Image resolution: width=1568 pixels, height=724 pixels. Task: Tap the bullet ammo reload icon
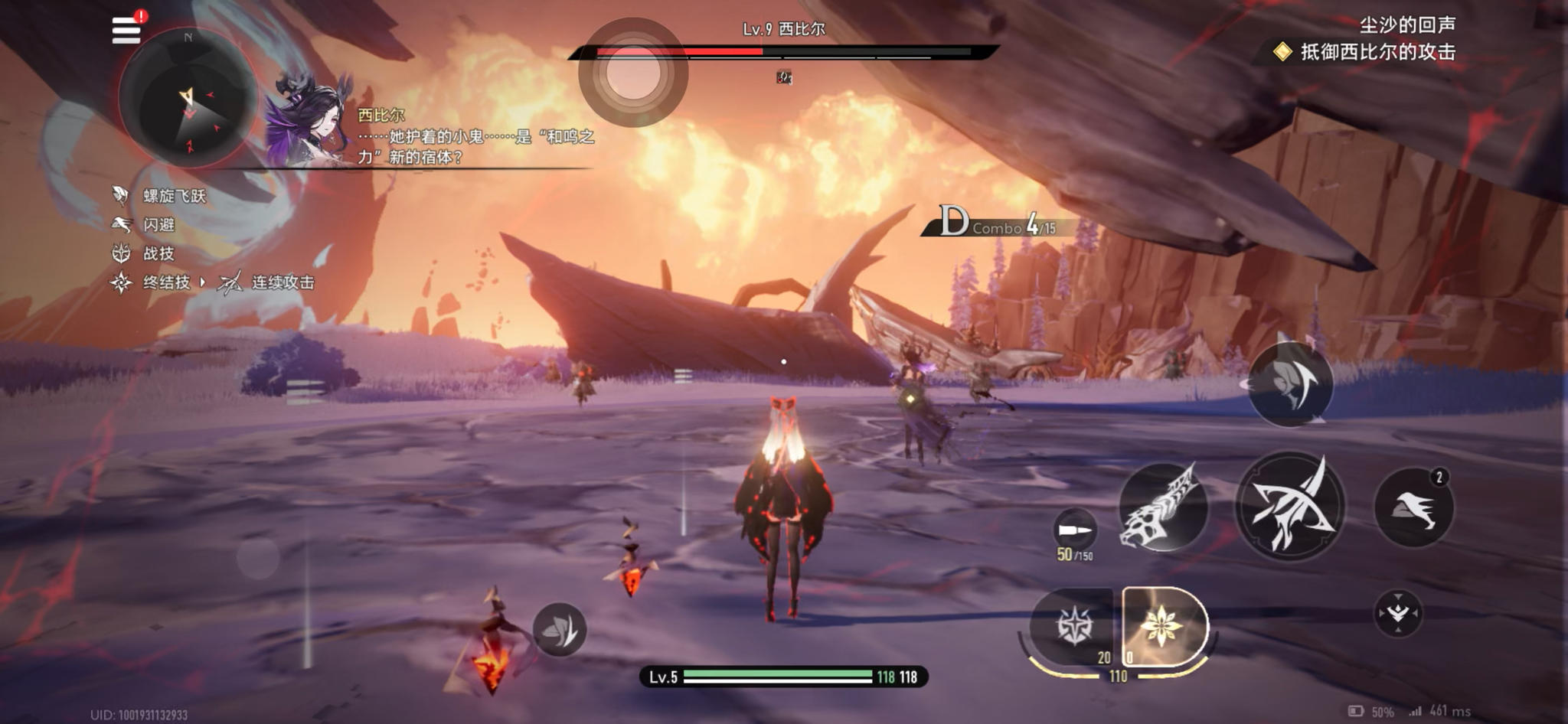[x=1075, y=530]
